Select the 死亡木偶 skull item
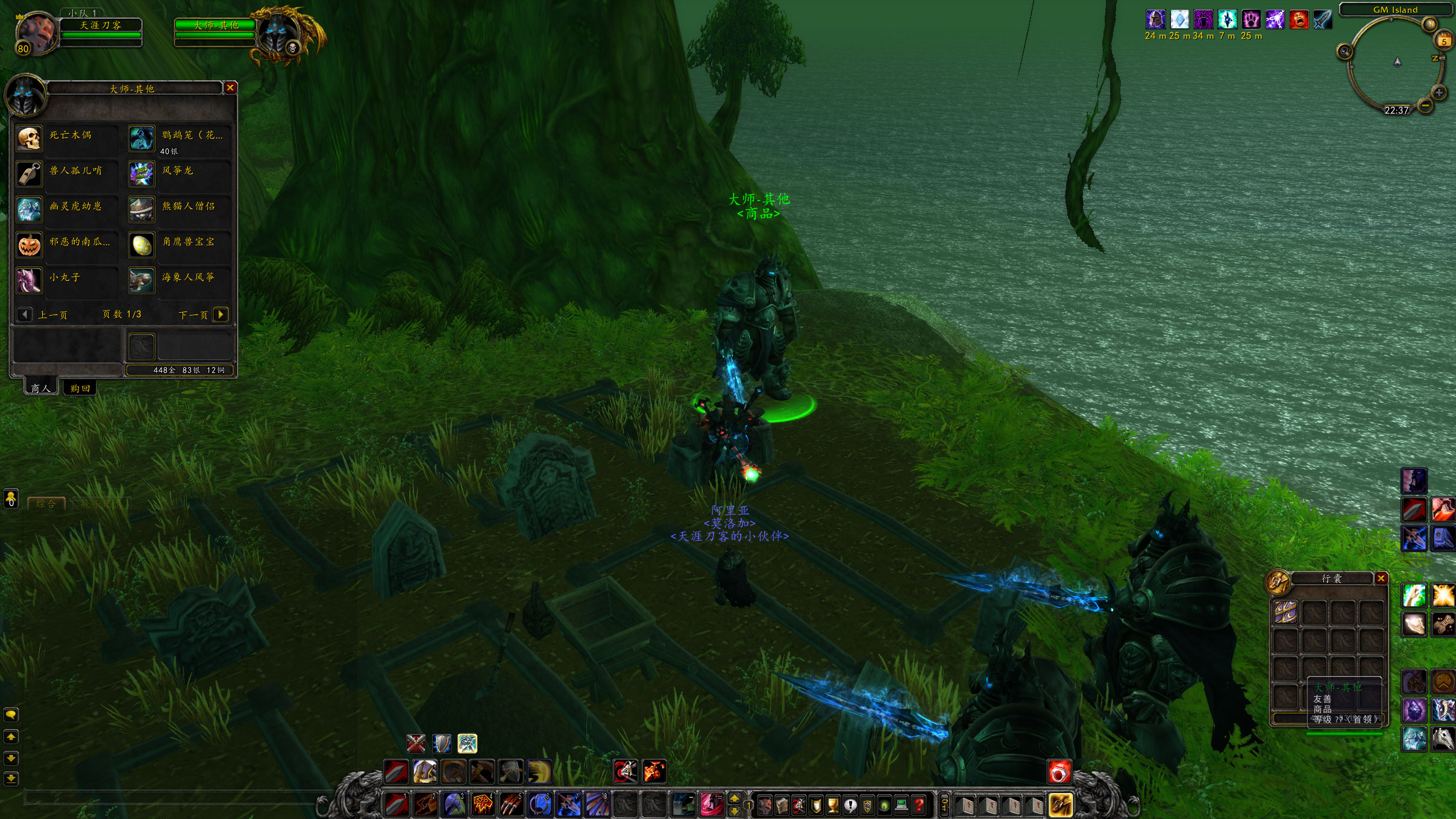Viewport: 1456px width, 819px height. click(x=29, y=139)
